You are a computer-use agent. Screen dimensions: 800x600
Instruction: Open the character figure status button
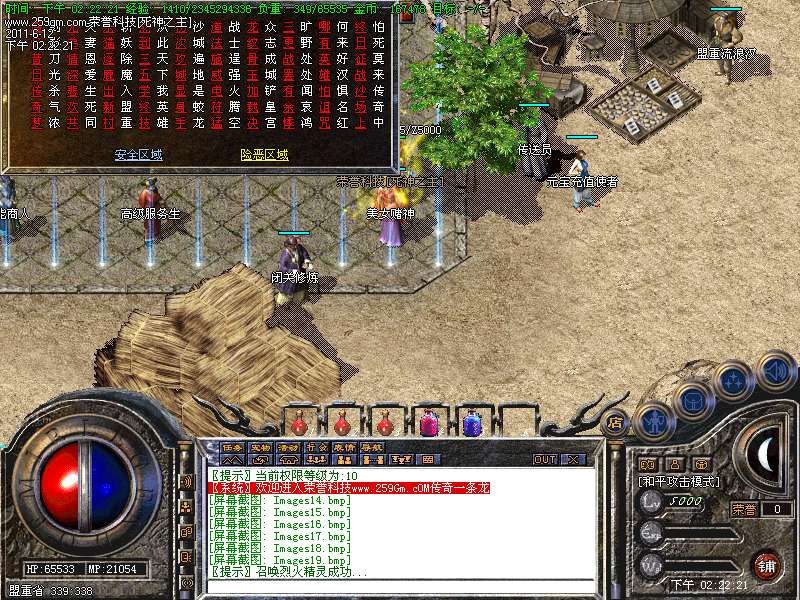click(x=654, y=420)
